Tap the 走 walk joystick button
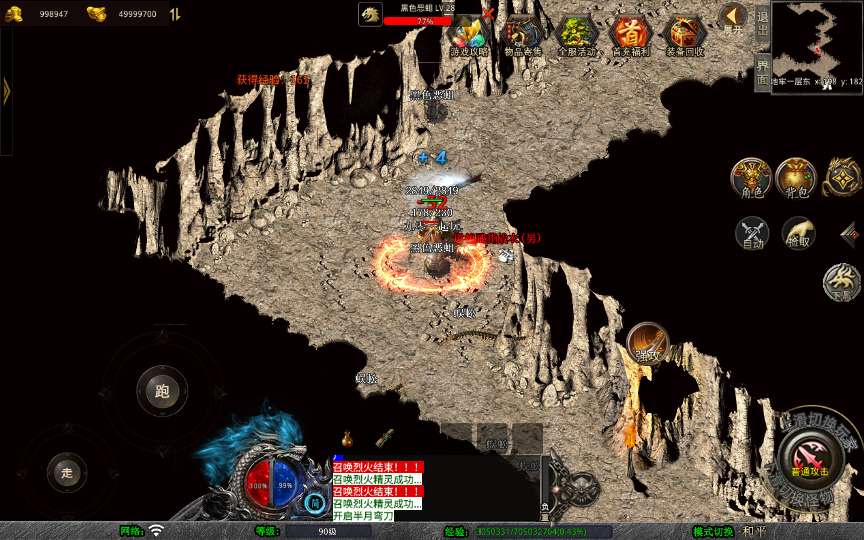Image resolution: width=864 pixels, height=540 pixels. point(67,472)
